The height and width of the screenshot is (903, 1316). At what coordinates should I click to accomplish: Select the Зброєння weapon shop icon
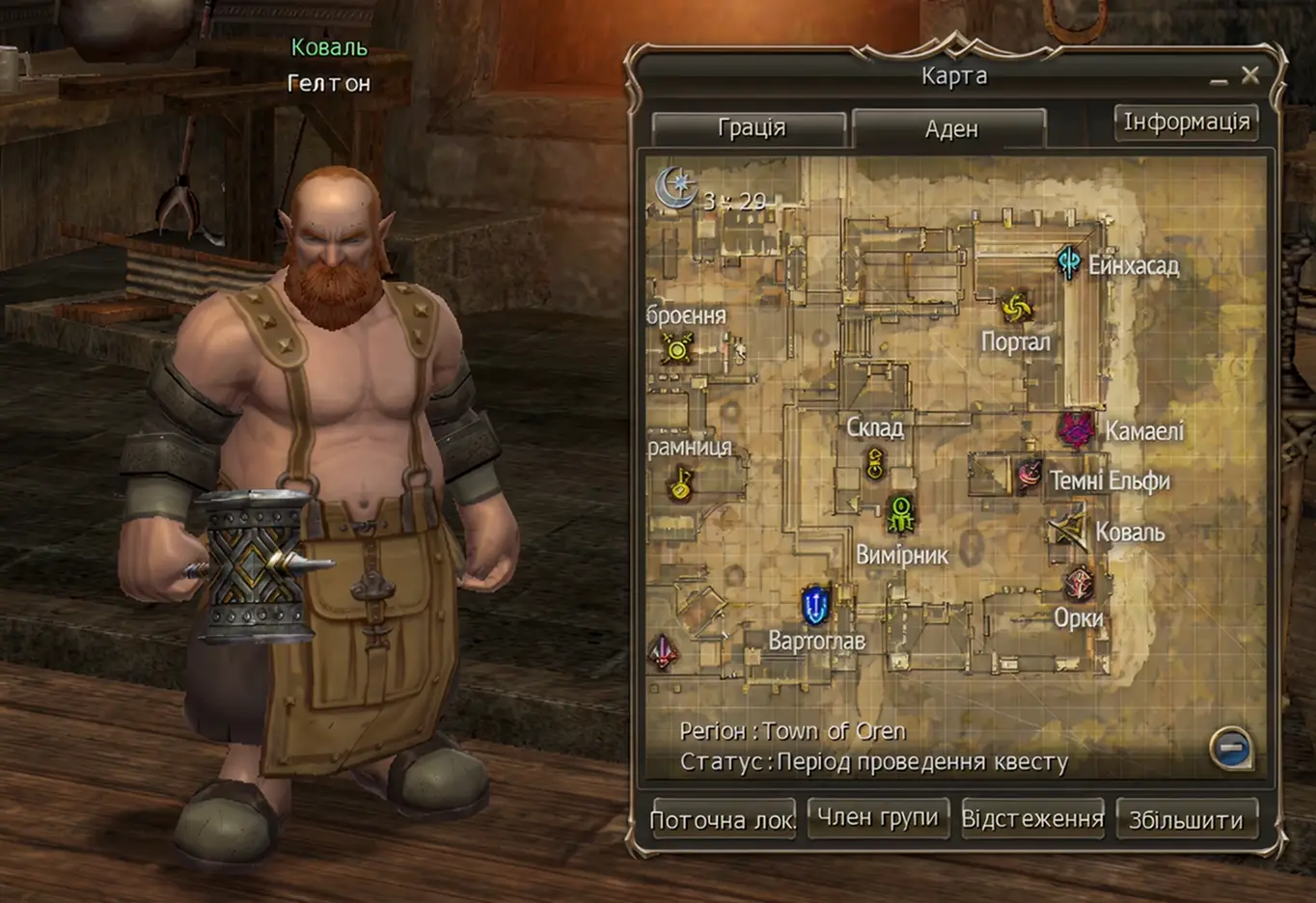676,346
